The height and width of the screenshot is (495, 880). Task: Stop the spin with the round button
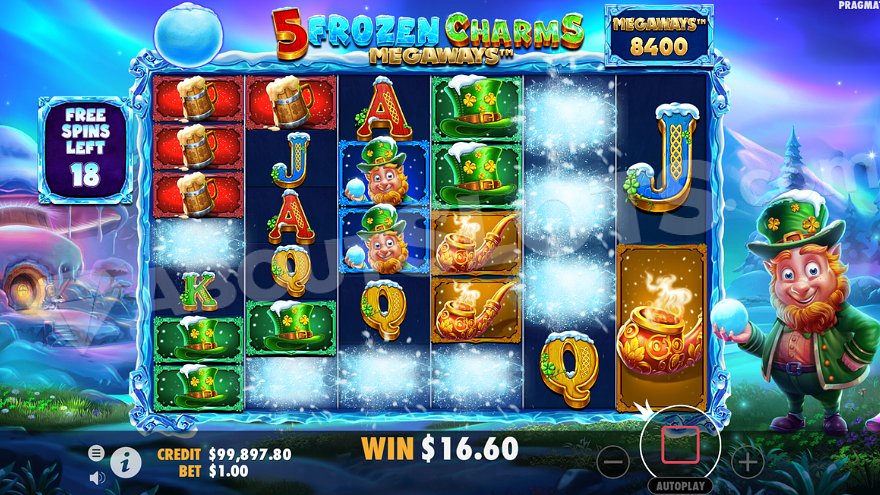(680, 443)
